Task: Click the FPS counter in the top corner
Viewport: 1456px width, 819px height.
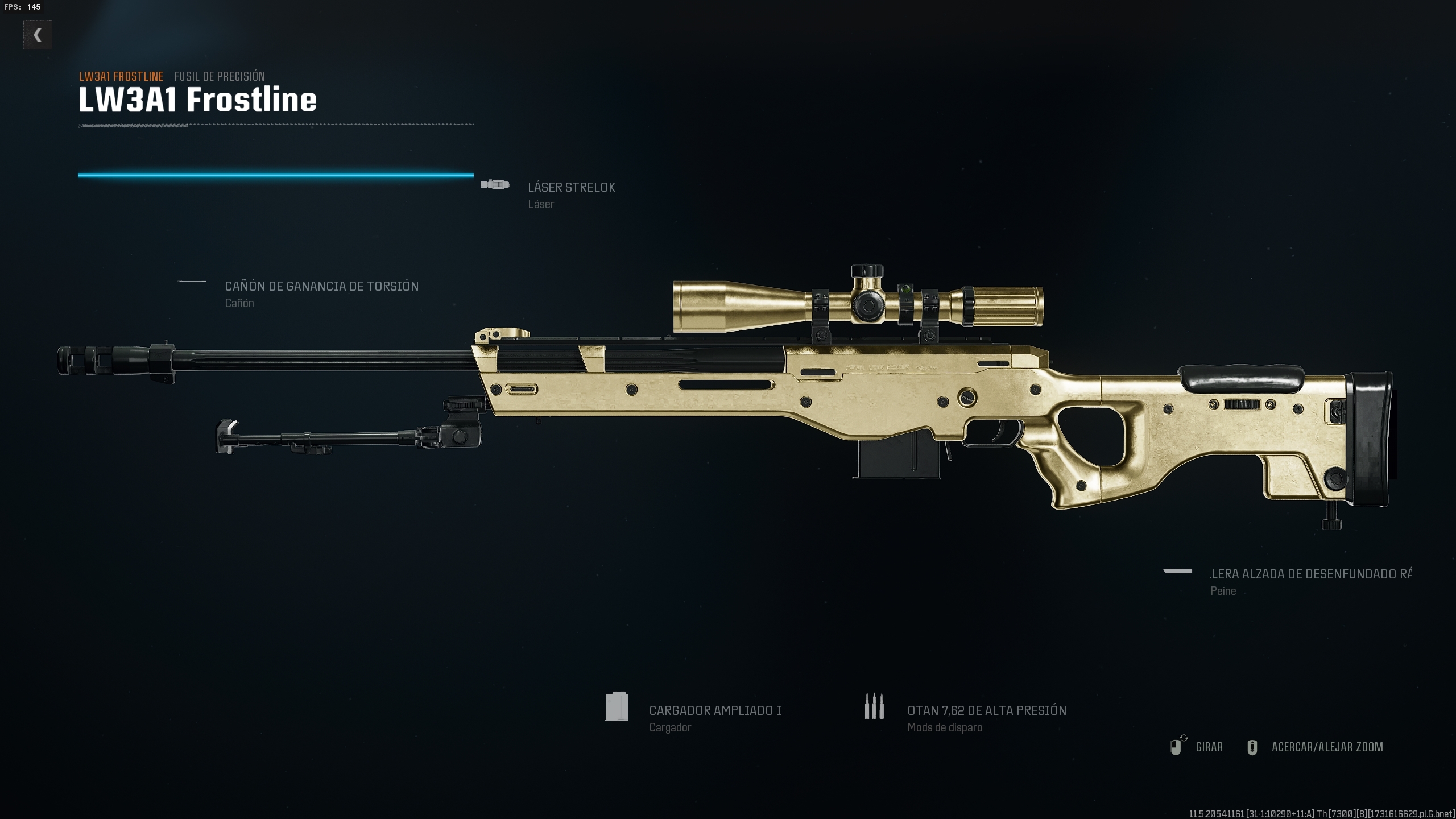Action: [x=23, y=8]
